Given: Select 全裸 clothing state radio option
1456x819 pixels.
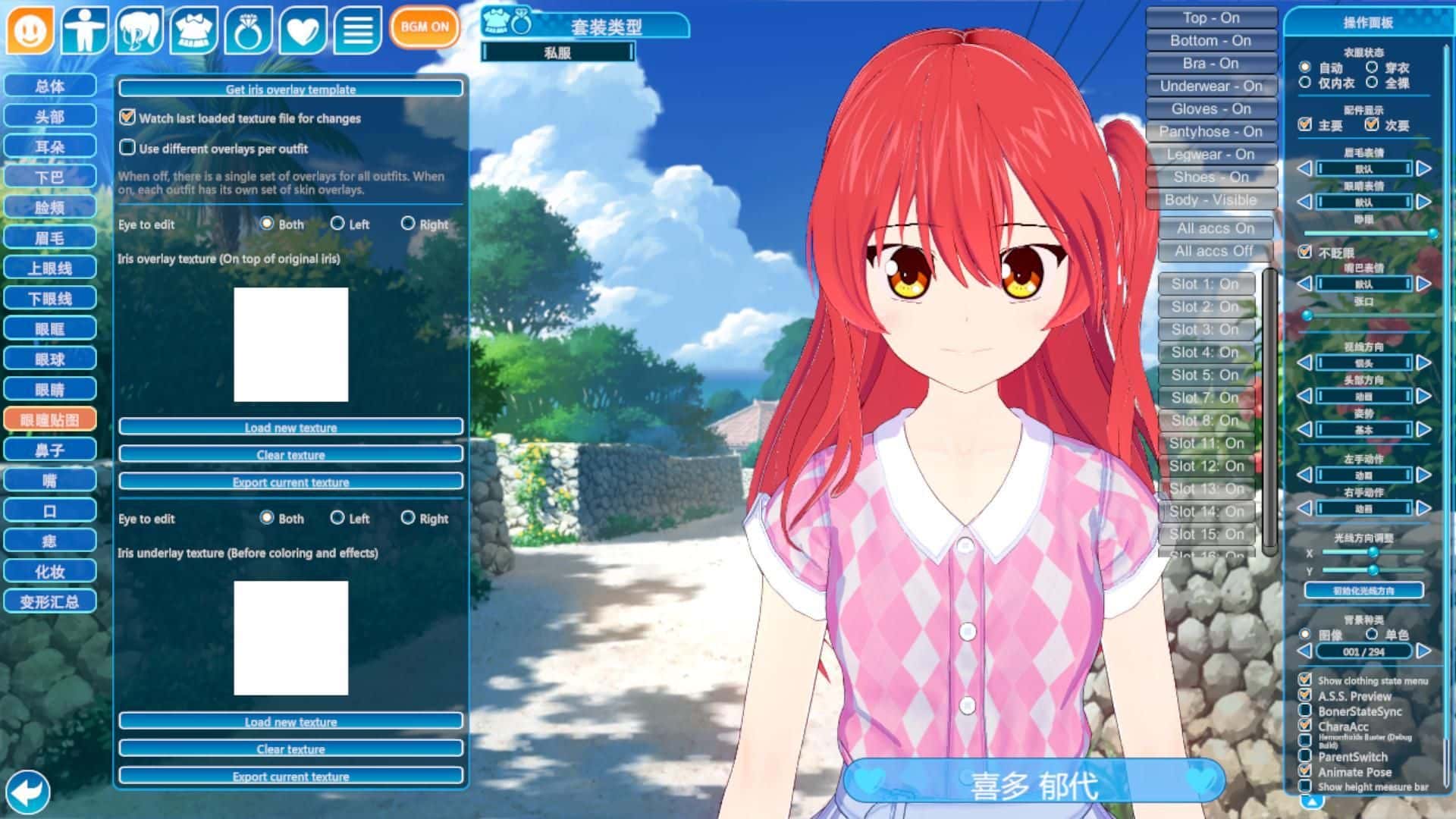Looking at the screenshot, I should [x=1372, y=83].
